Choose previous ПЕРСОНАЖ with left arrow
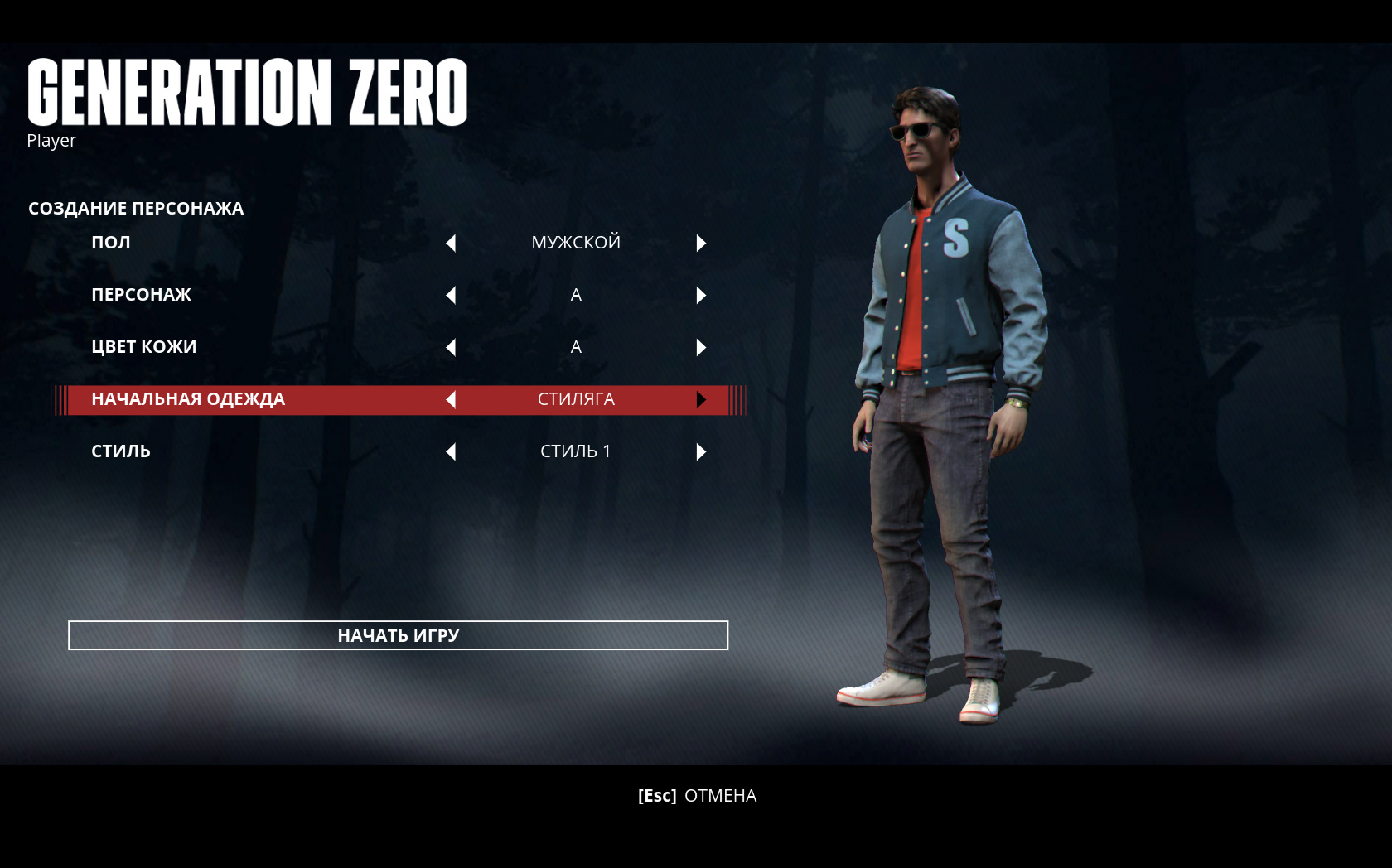 (451, 295)
